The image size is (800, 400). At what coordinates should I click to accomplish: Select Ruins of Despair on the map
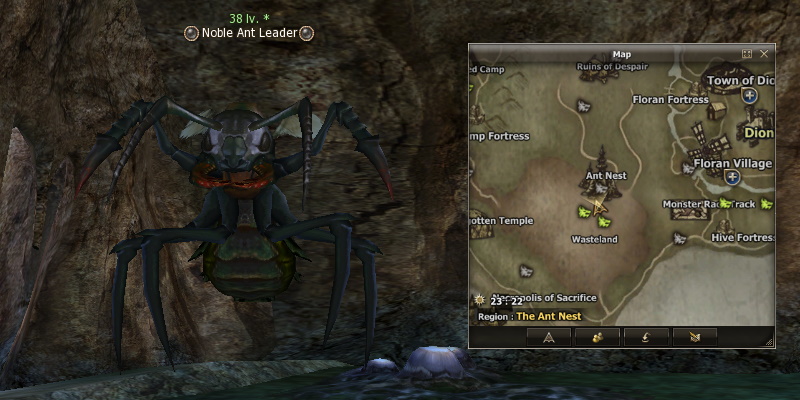613,67
